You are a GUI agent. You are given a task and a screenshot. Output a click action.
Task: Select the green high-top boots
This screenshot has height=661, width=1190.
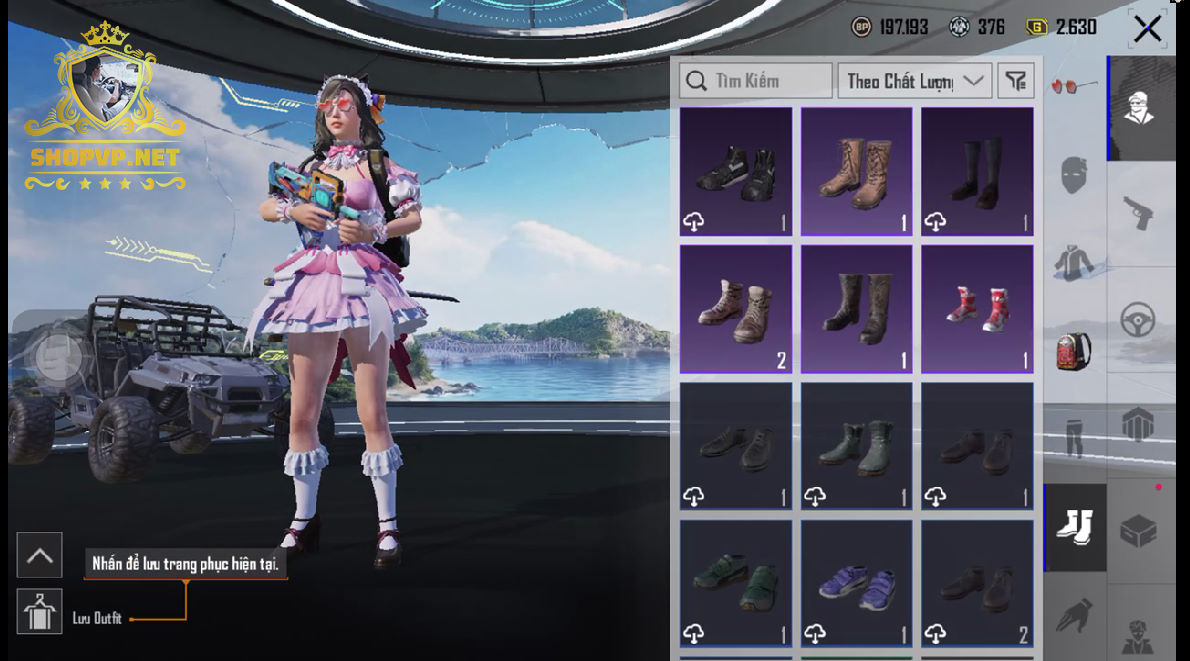[856, 446]
